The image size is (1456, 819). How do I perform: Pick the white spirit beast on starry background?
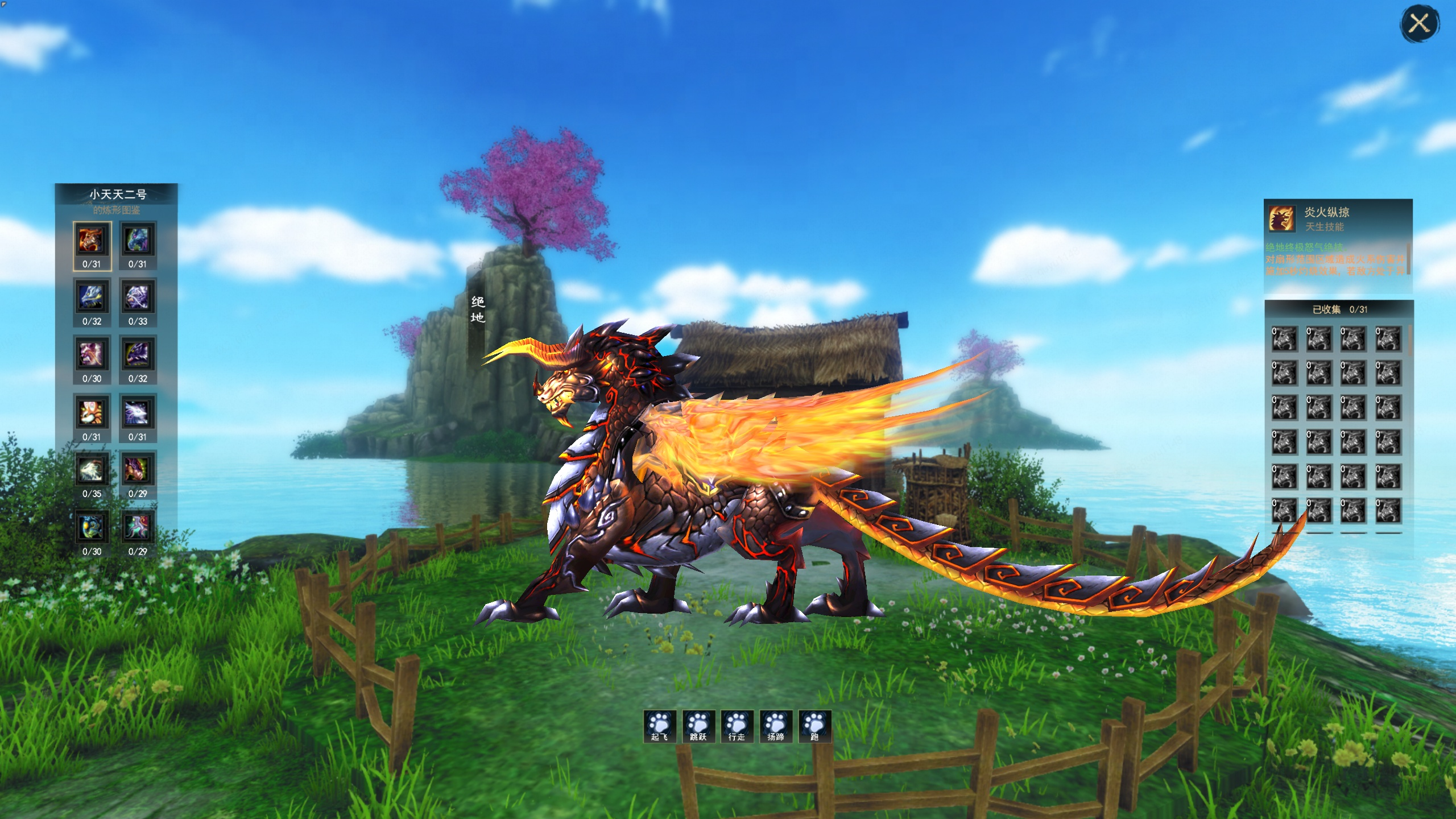point(138,413)
